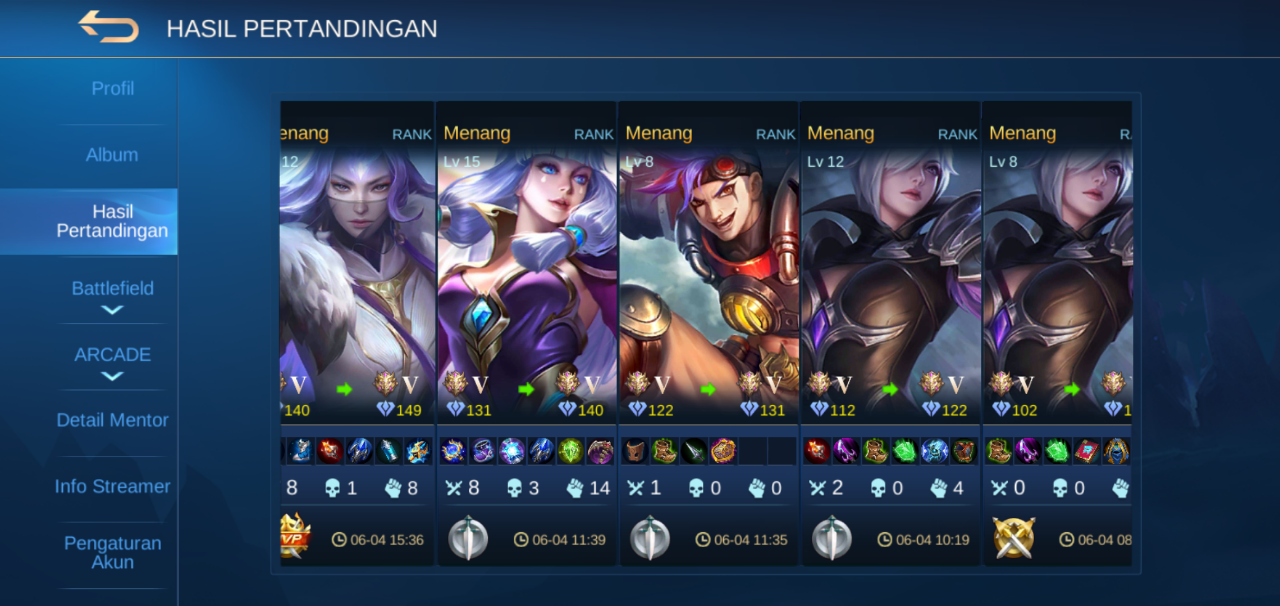Choose the rightmost match card with gold crossed-swords medal
1280x606 pixels.
[1058, 300]
